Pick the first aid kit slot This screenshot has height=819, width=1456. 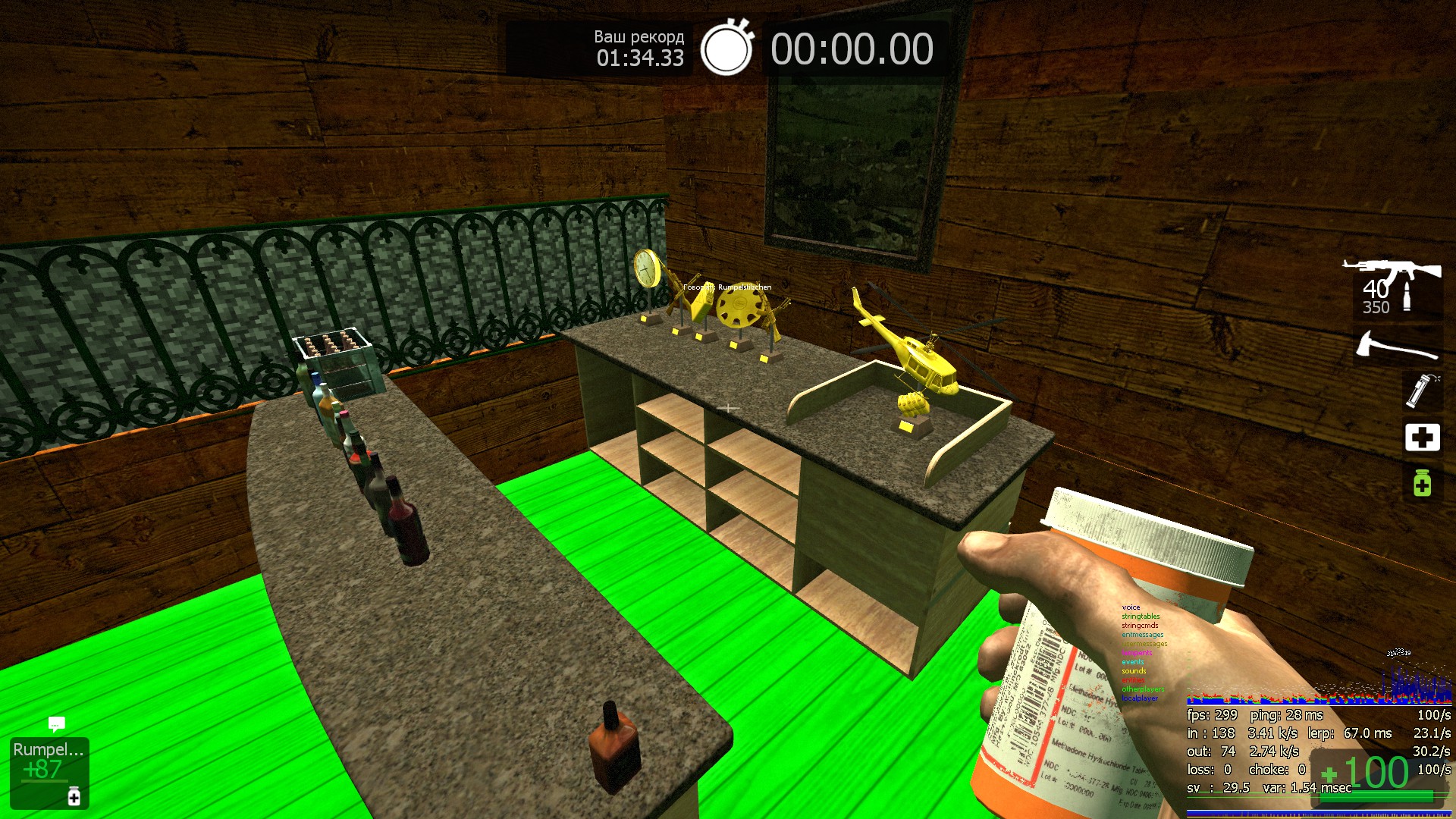(1422, 437)
